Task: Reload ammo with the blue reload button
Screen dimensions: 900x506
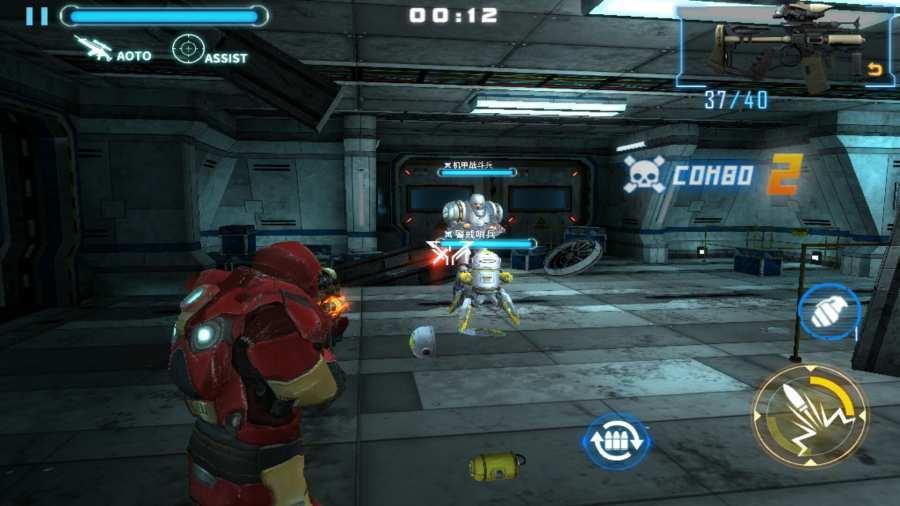Action: pyautogui.click(x=616, y=441)
